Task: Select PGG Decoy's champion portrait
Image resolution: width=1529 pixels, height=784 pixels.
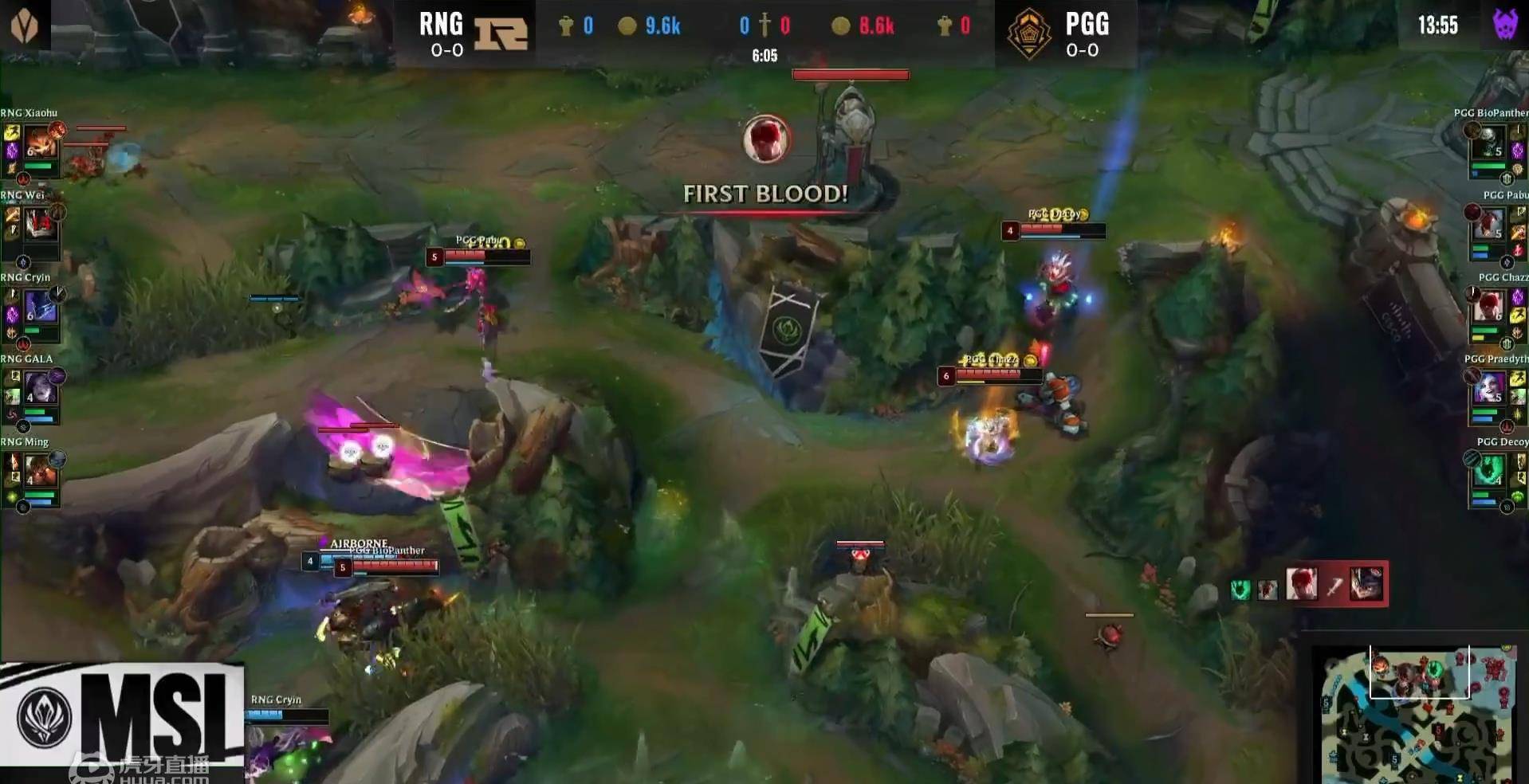Action: pyautogui.click(x=1488, y=472)
